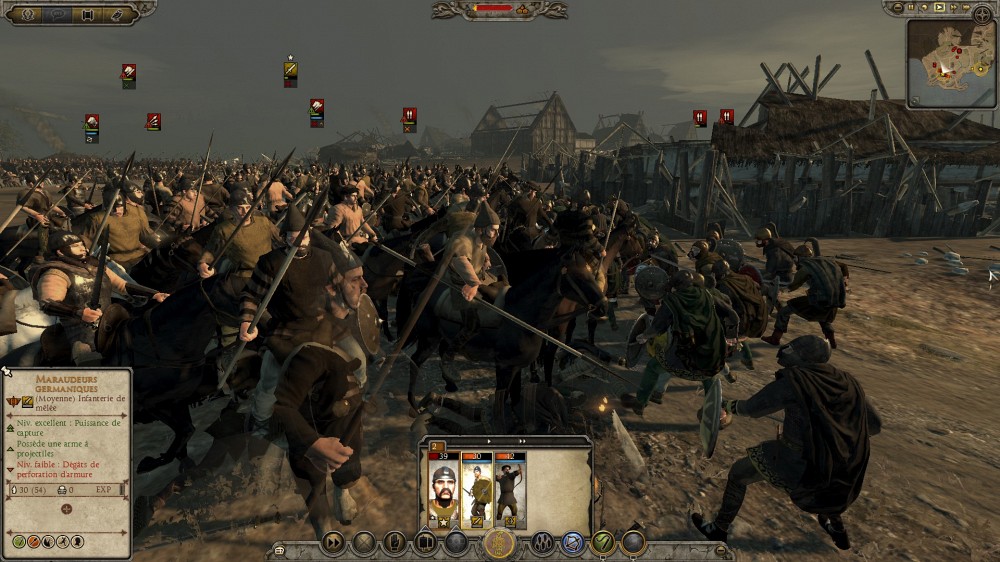Activate the blue bow fire-at-will button
This screenshot has width=1000, height=562.
[573, 542]
